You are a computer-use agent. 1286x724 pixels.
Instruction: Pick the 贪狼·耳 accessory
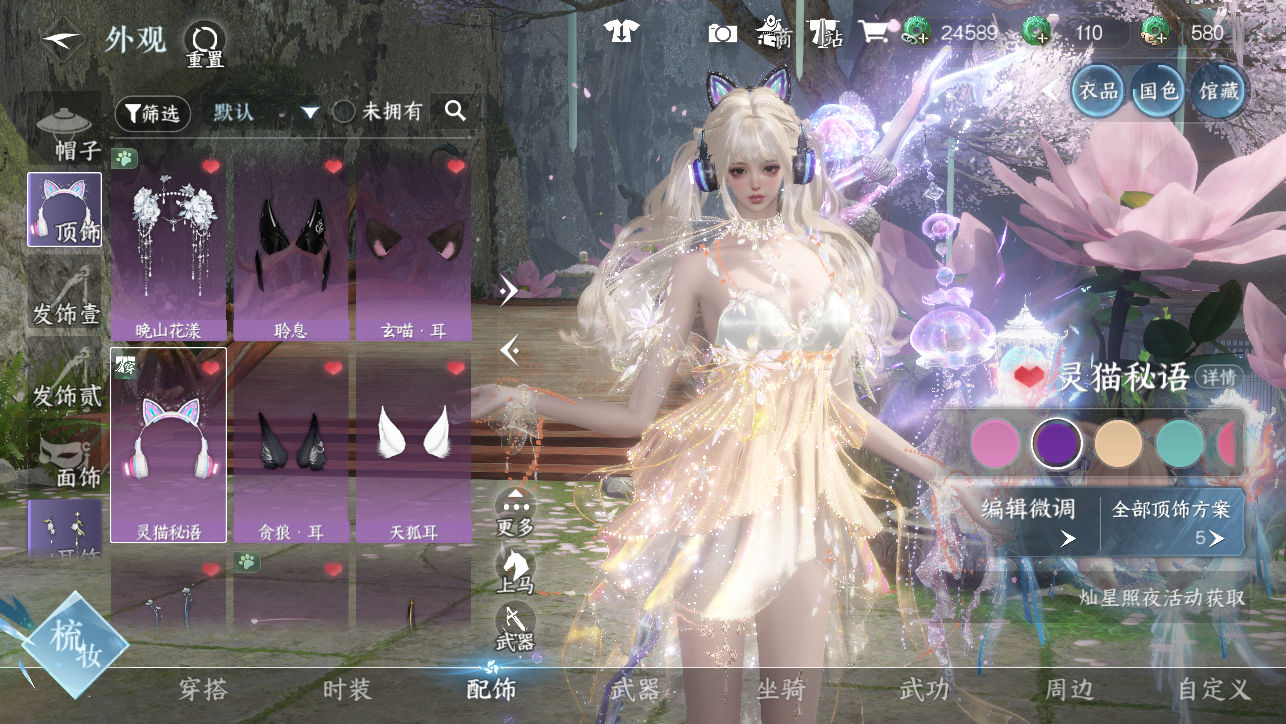click(291, 447)
